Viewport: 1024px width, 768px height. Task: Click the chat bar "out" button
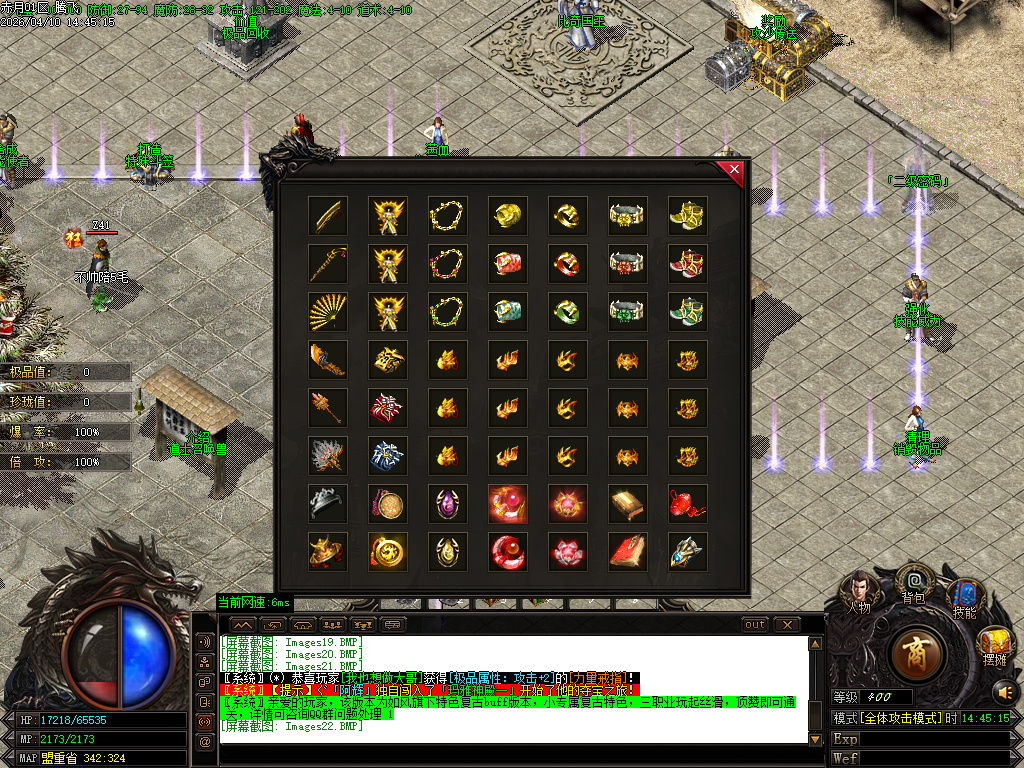[x=755, y=625]
